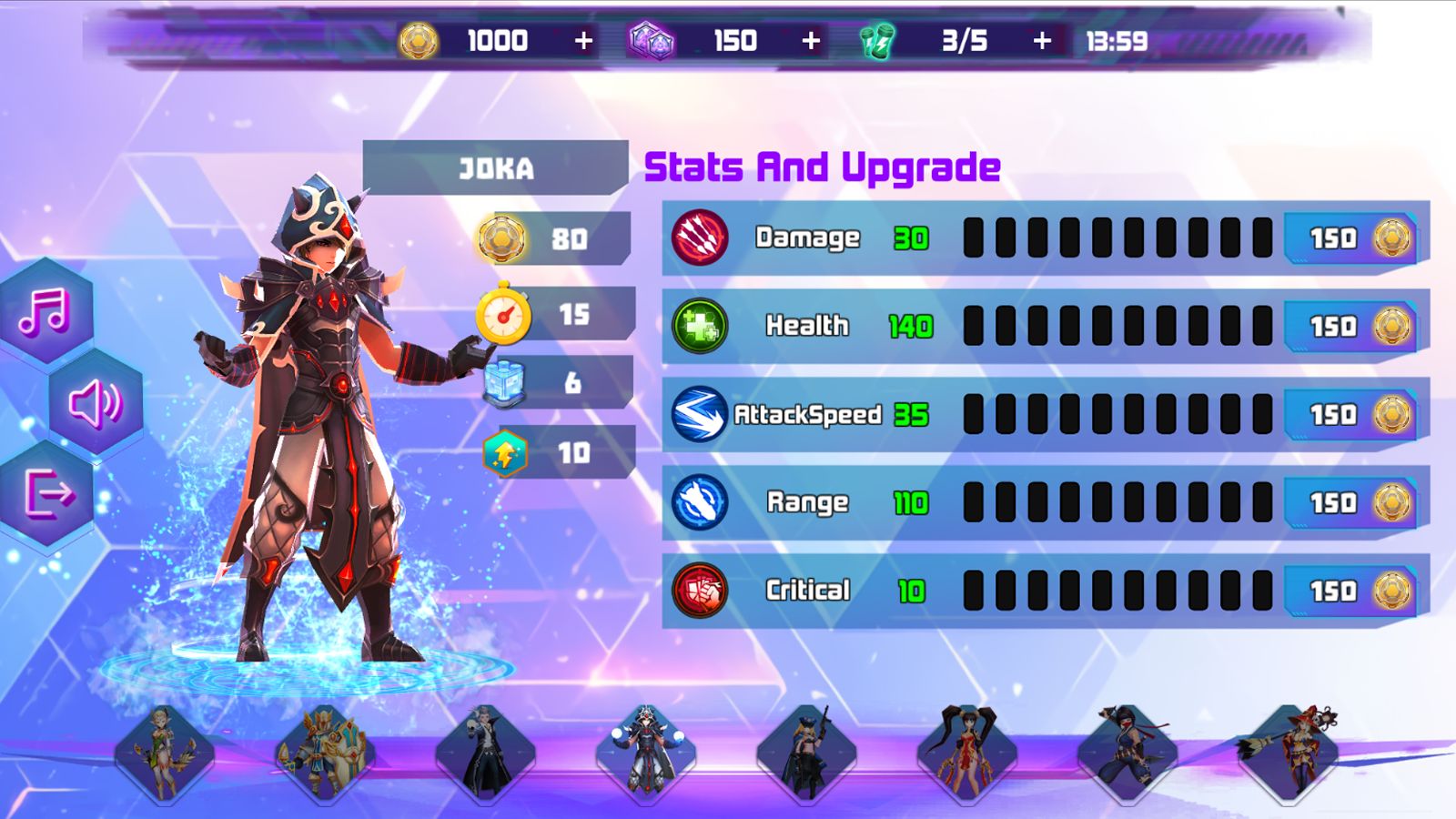Image resolution: width=1456 pixels, height=819 pixels.
Task: Select the elf archer hero
Action: [x=165, y=755]
